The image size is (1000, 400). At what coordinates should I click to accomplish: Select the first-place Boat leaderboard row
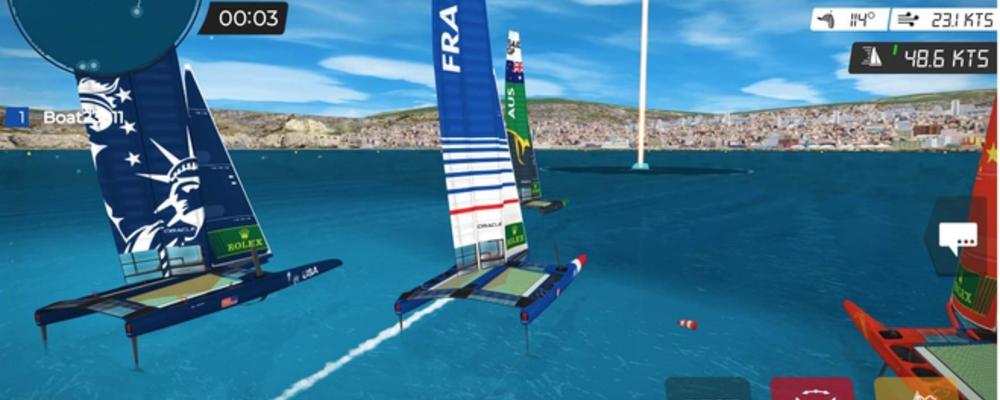pyautogui.click(x=66, y=118)
